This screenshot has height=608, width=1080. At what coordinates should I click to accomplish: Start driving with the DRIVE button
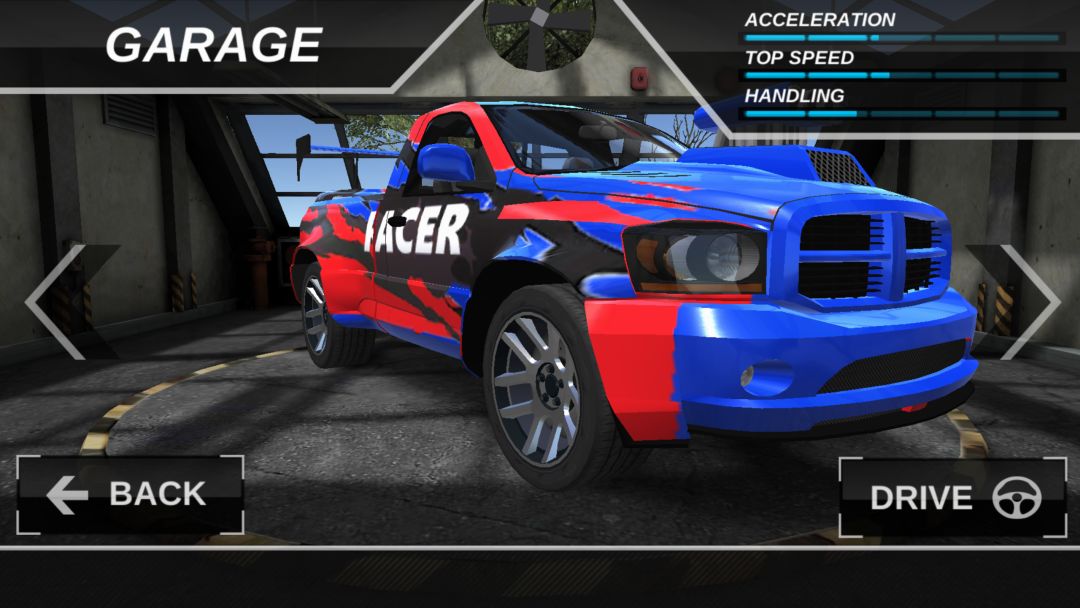(952, 498)
